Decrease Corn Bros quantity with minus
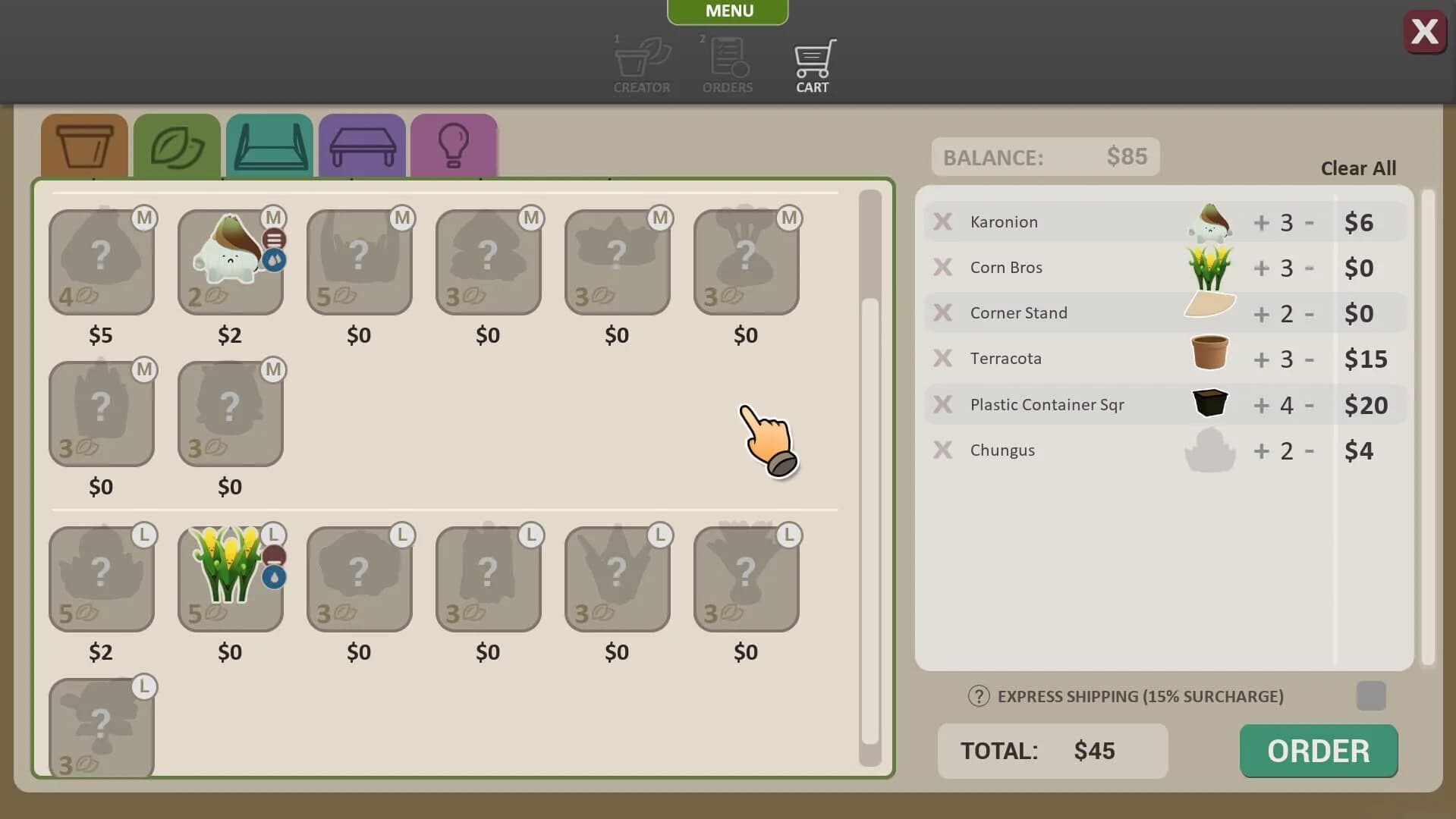The width and height of the screenshot is (1456, 819). [x=1310, y=268]
